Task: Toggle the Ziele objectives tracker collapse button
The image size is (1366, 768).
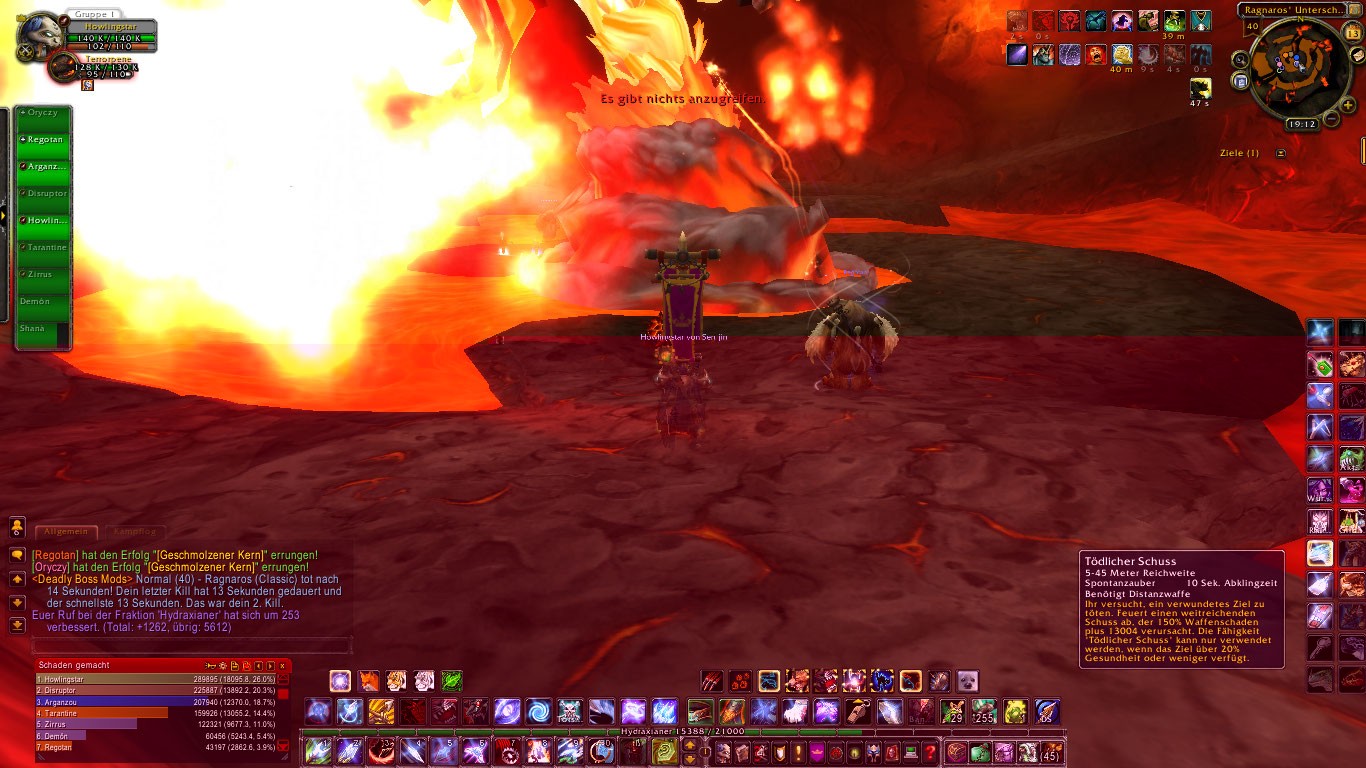Action: pyautogui.click(x=1281, y=153)
